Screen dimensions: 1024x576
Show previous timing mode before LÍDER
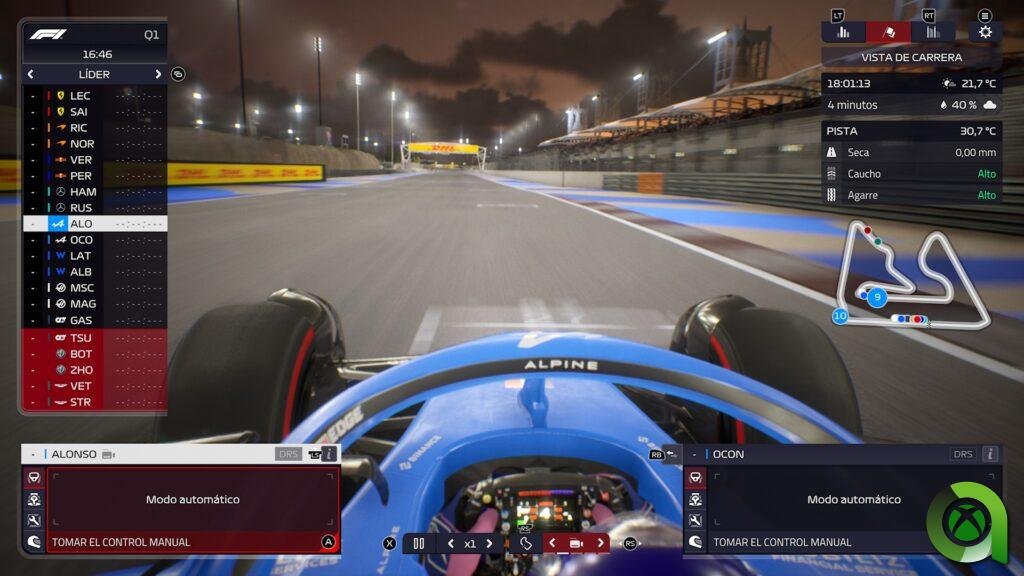pyautogui.click(x=31, y=74)
